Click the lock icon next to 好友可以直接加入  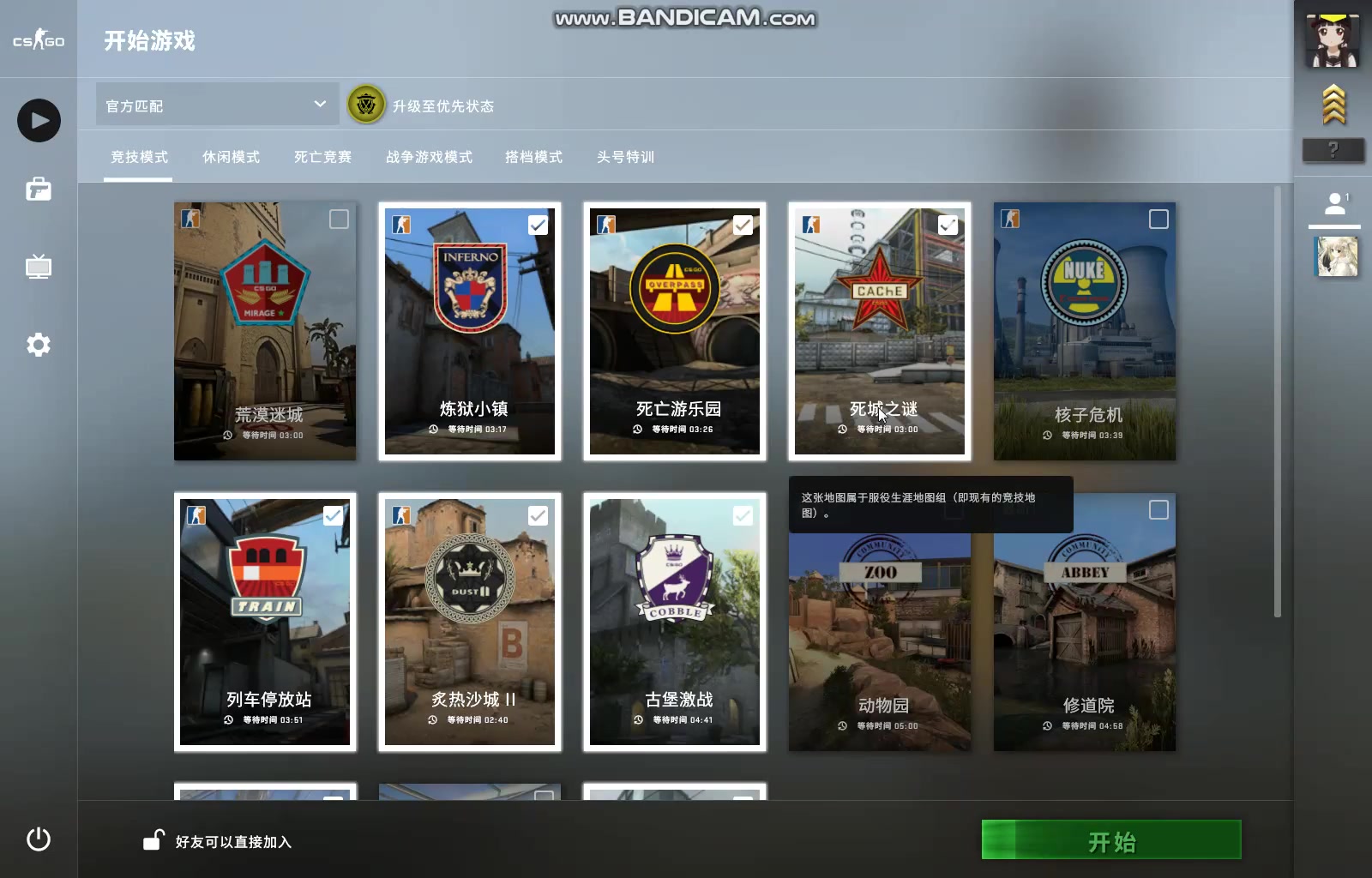click(153, 840)
